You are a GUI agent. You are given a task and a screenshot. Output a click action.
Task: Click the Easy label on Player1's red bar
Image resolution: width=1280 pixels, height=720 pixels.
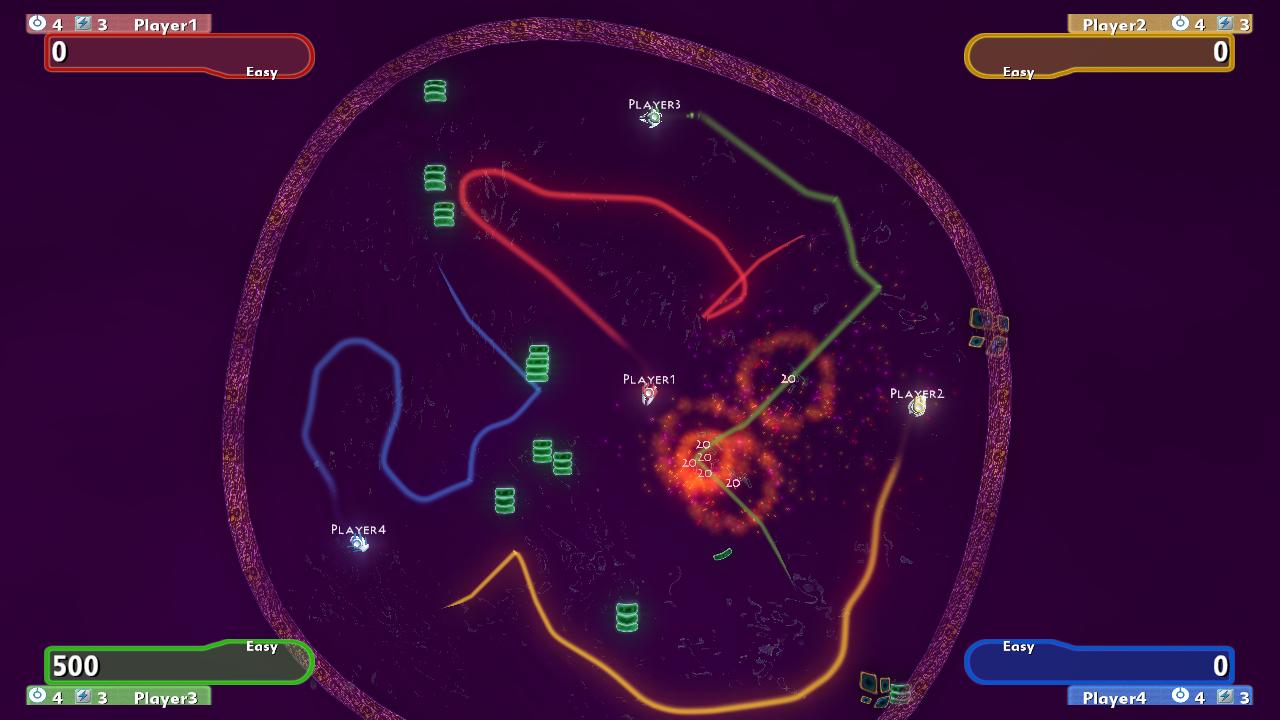[262, 71]
